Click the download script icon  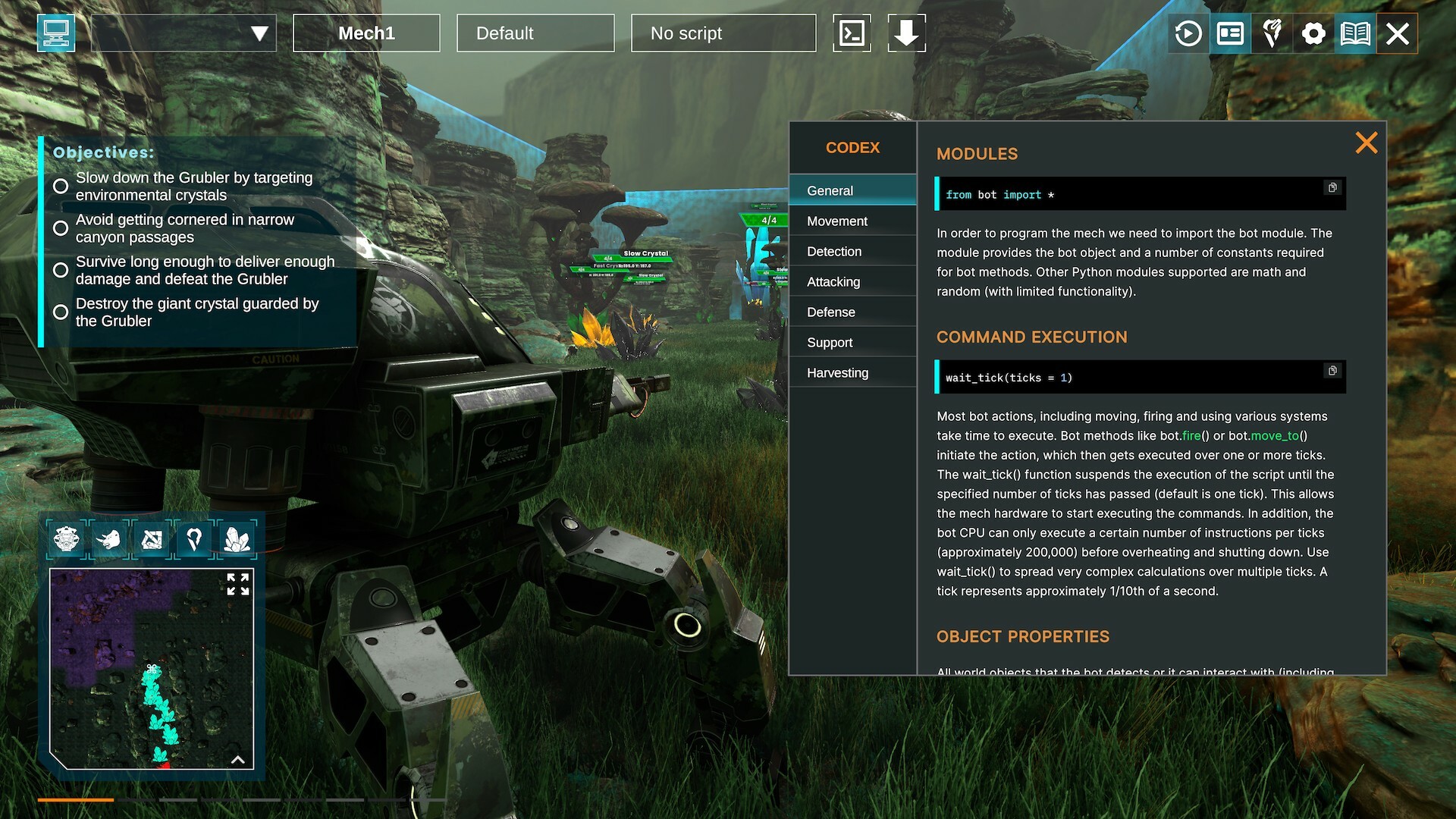[x=907, y=33]
